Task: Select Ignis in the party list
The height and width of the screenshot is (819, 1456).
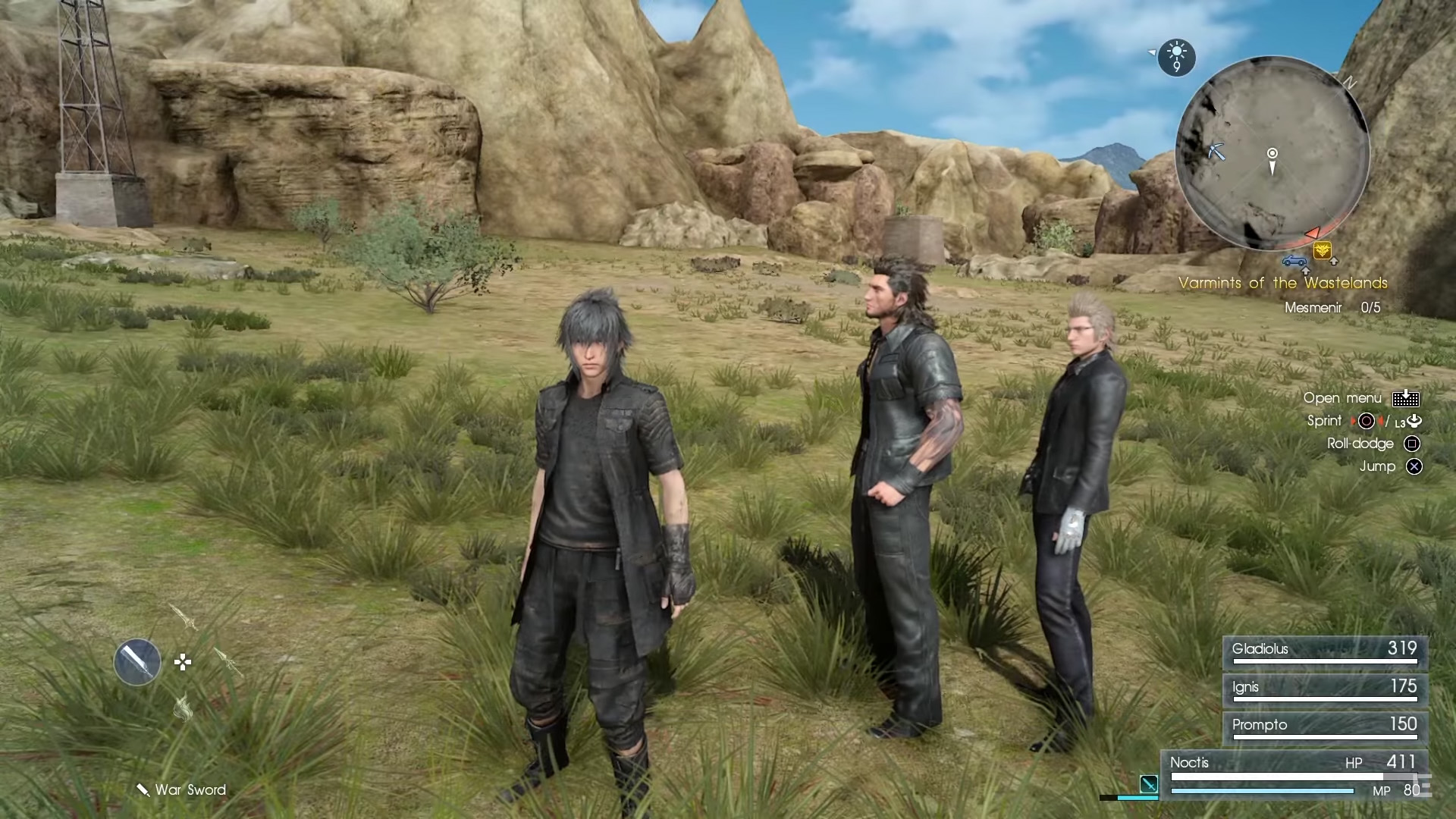Action: tap(1325, 689)
